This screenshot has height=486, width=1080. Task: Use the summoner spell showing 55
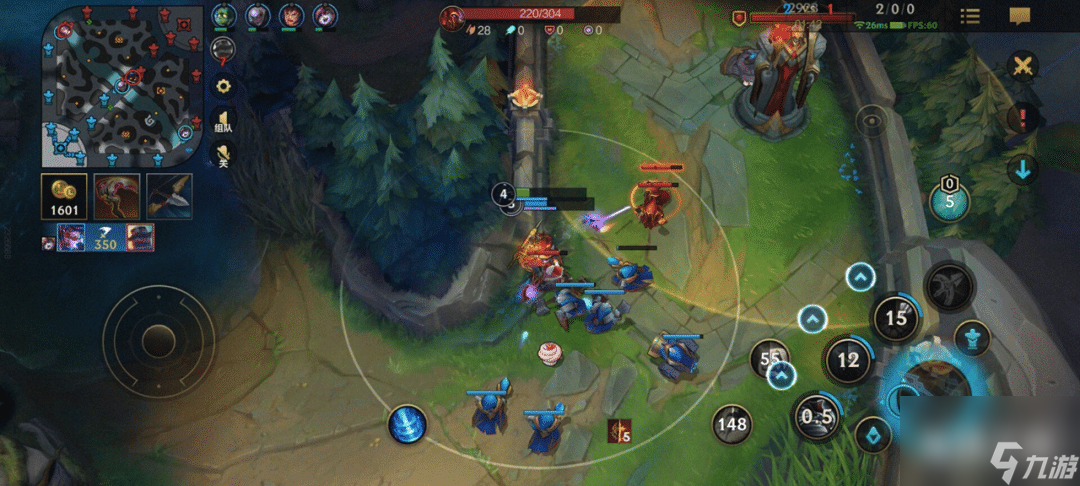click(x=770, y=359)
